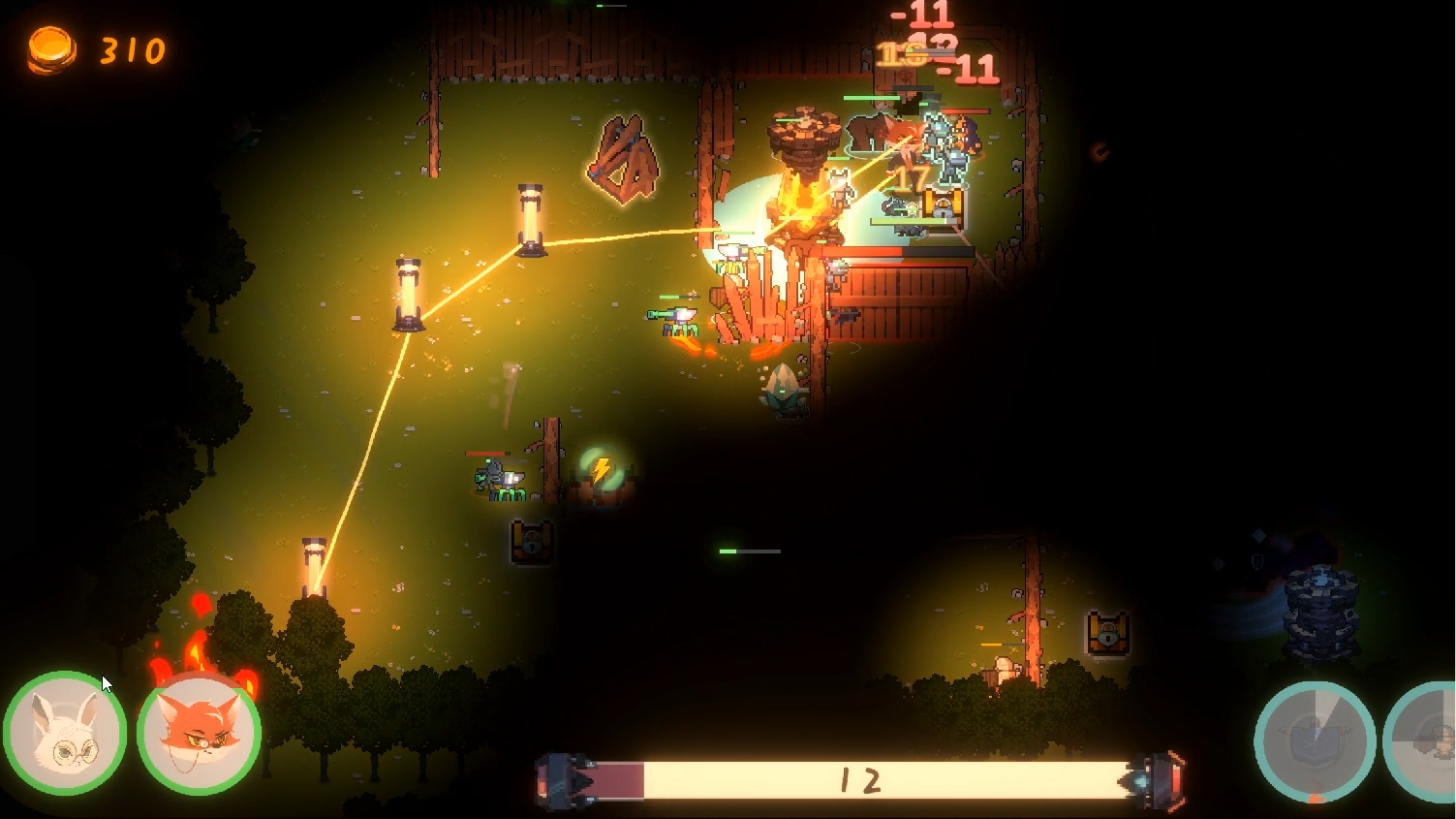
Task: Activate the partly hidden ability icon at screen edge
Action: click(x=1426, y=742)
